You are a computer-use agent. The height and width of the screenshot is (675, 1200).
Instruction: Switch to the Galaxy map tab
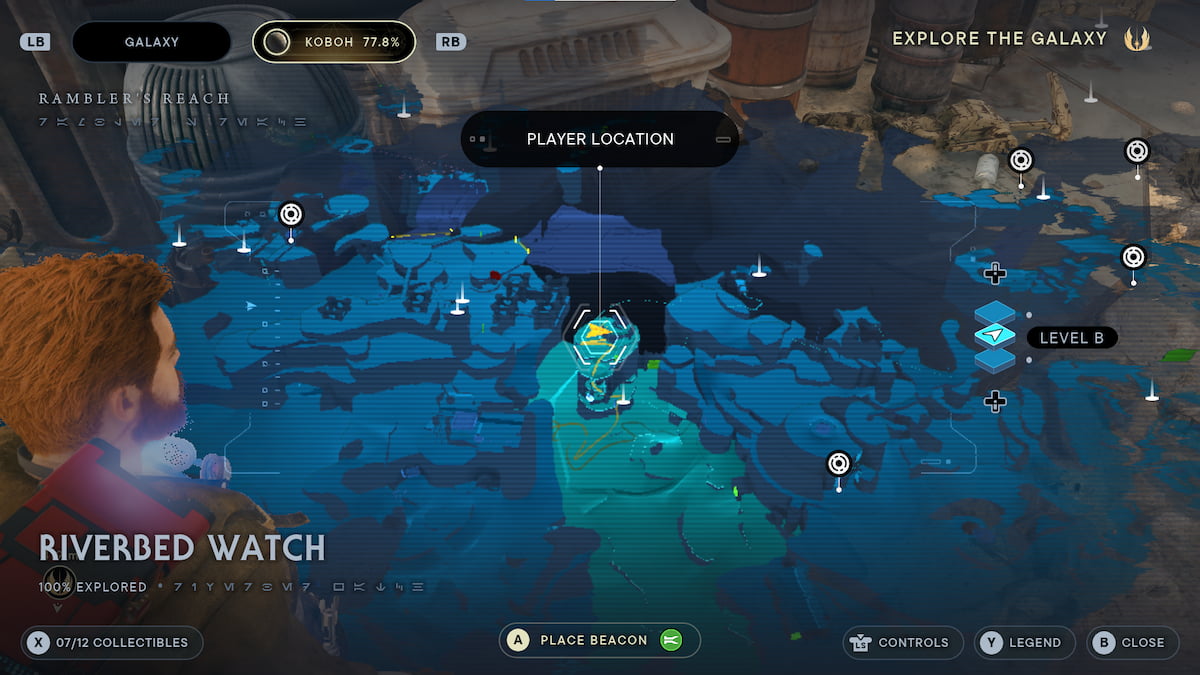coord(152,42)
